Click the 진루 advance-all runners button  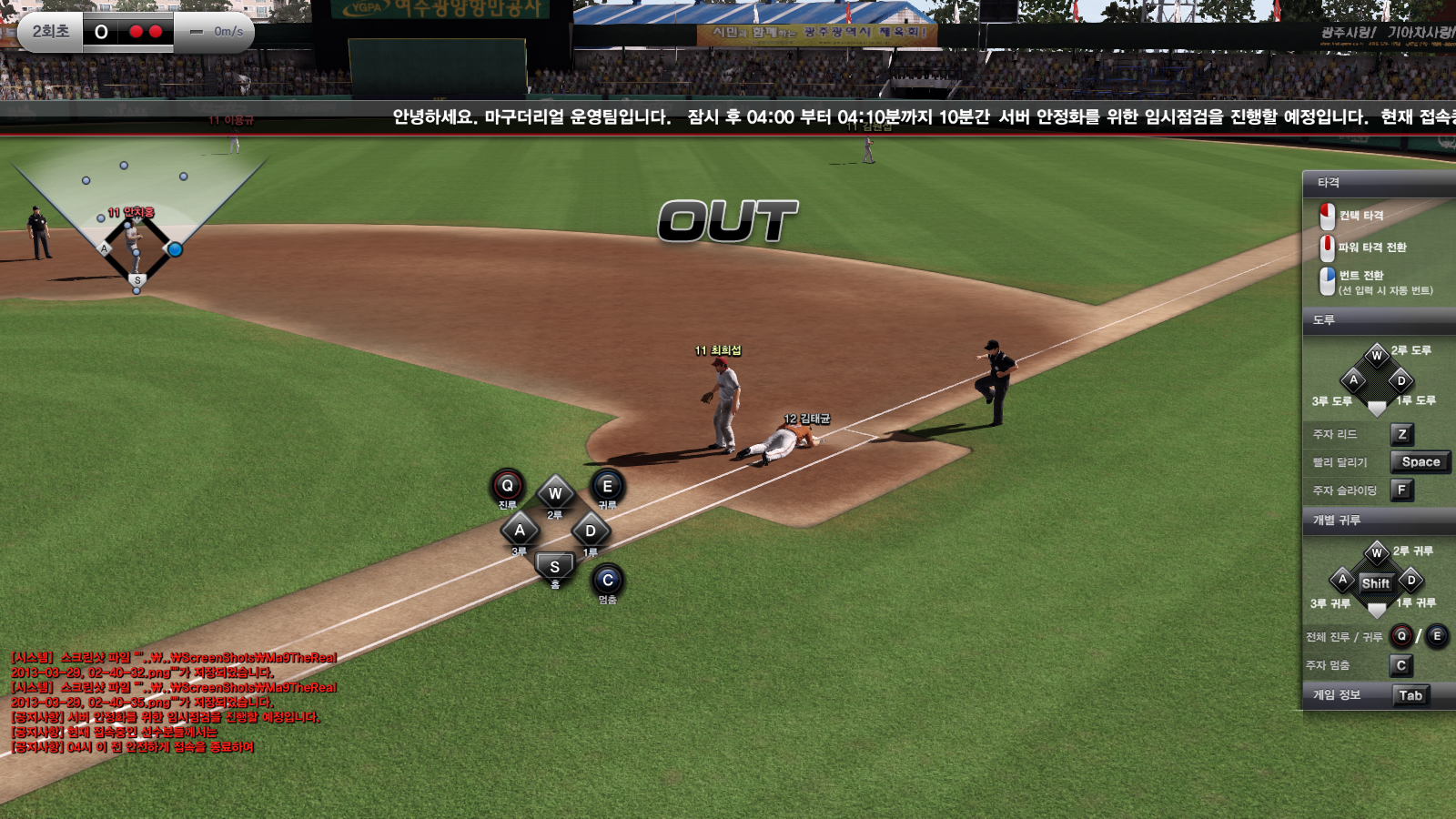[x=508, y=486]
